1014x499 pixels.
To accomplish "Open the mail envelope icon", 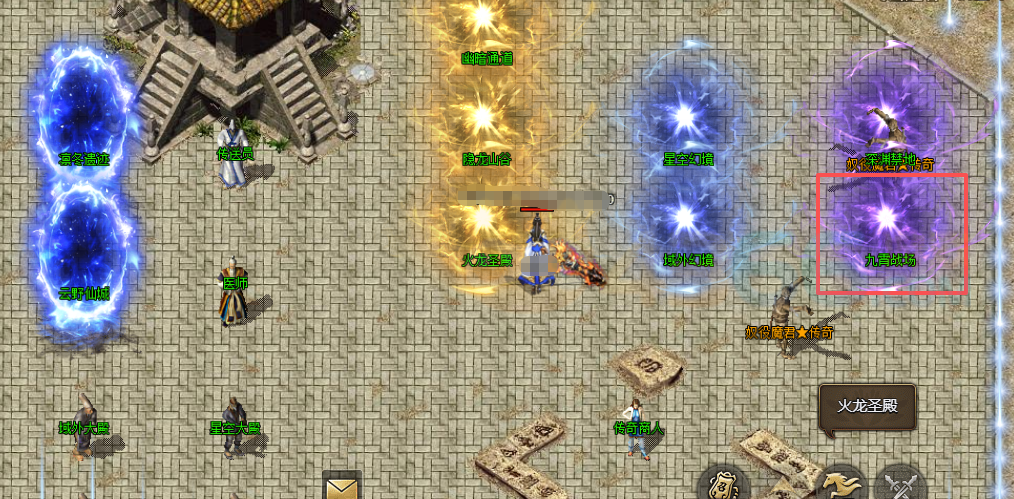I will pos(342,487).
